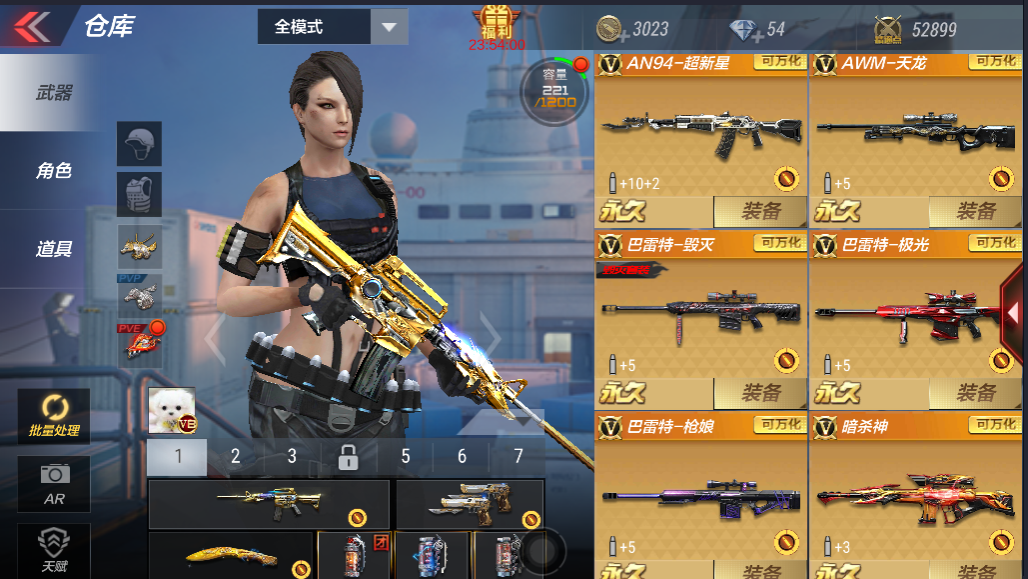1028x579 pixels.
Task: Open the 全模式 mode dropdown
Action: click(332, 27)
